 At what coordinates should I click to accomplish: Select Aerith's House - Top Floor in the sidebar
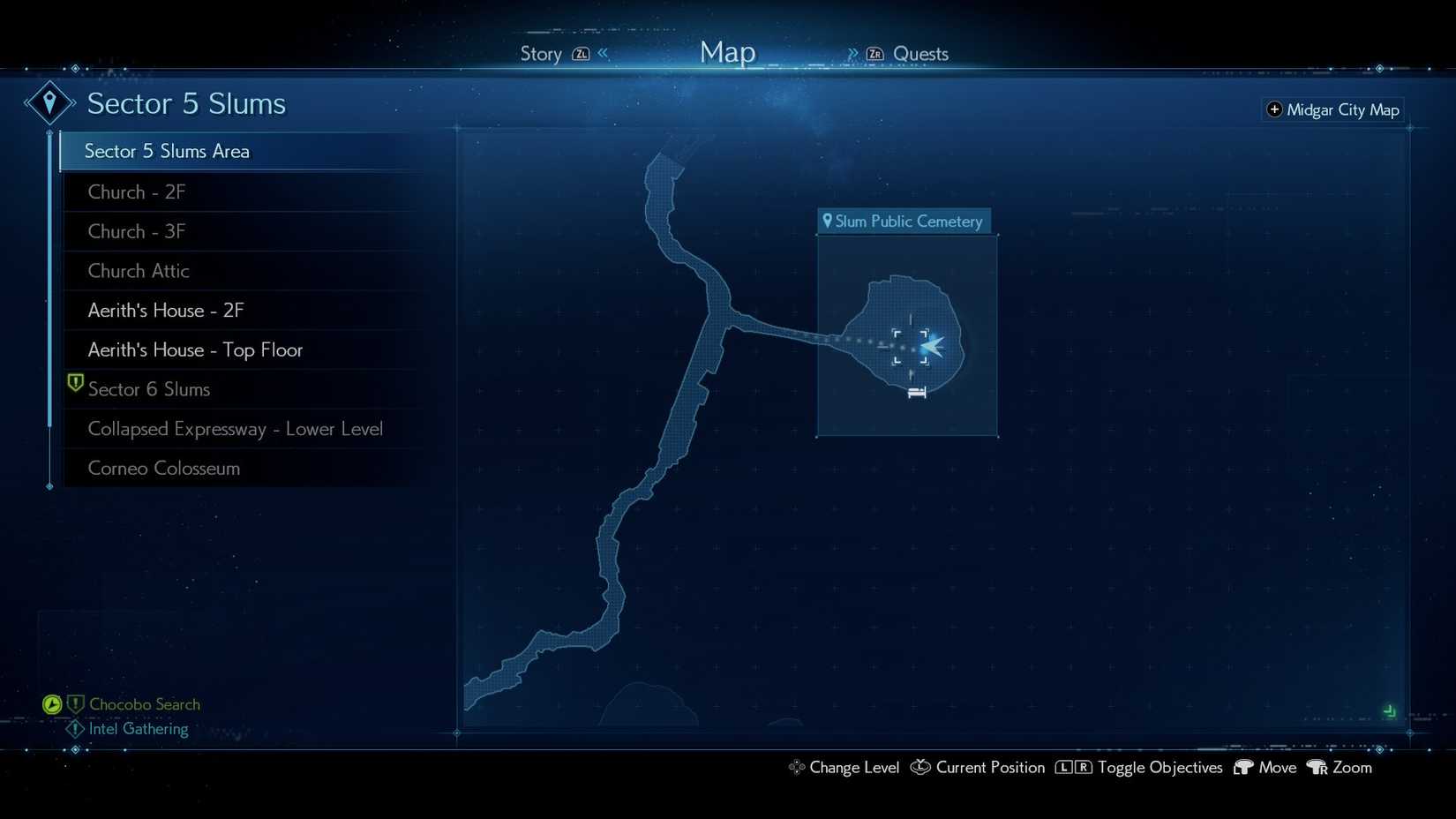(x=195, y=349)
